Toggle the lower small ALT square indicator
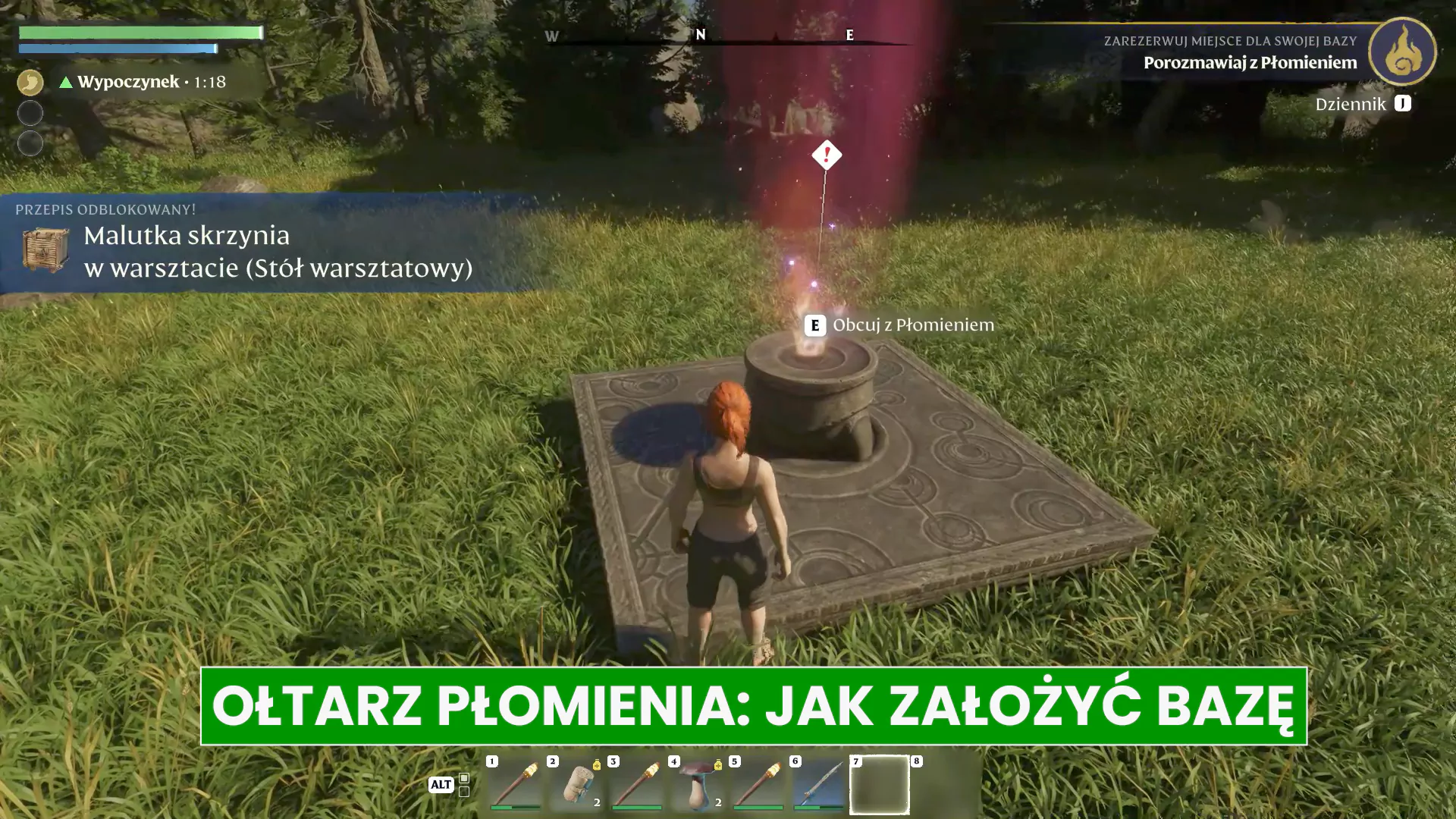The width and height of the screenshot is (1456, 819). 464,793
